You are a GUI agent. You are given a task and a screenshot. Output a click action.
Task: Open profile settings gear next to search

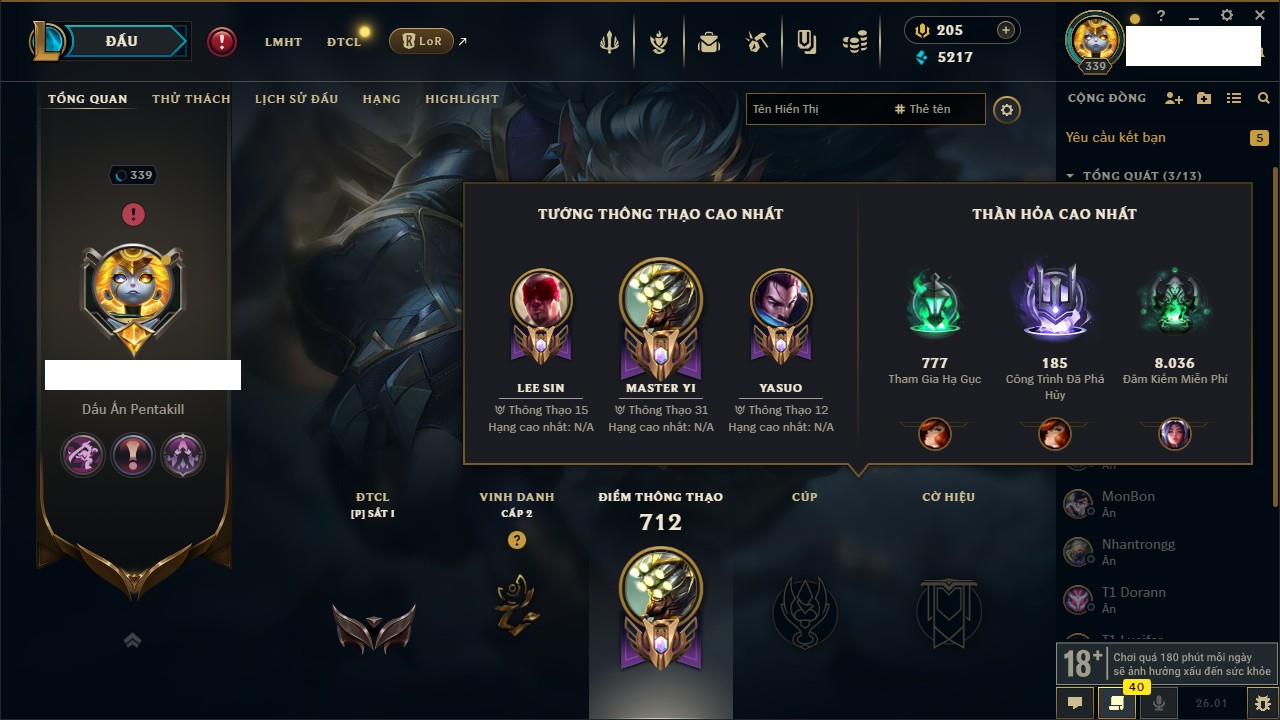pyautogui.click(x=1007, y=109)
